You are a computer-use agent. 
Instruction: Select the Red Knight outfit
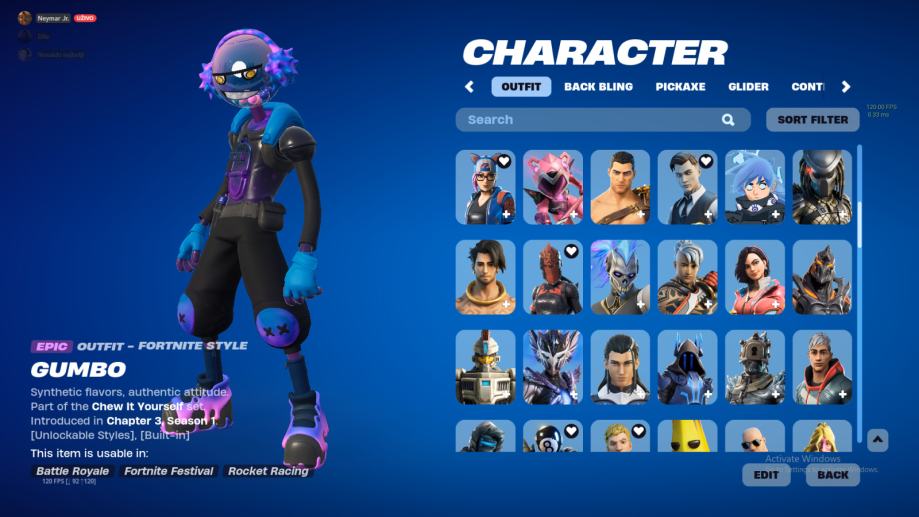pyautogui.click(x=553, y=277)
